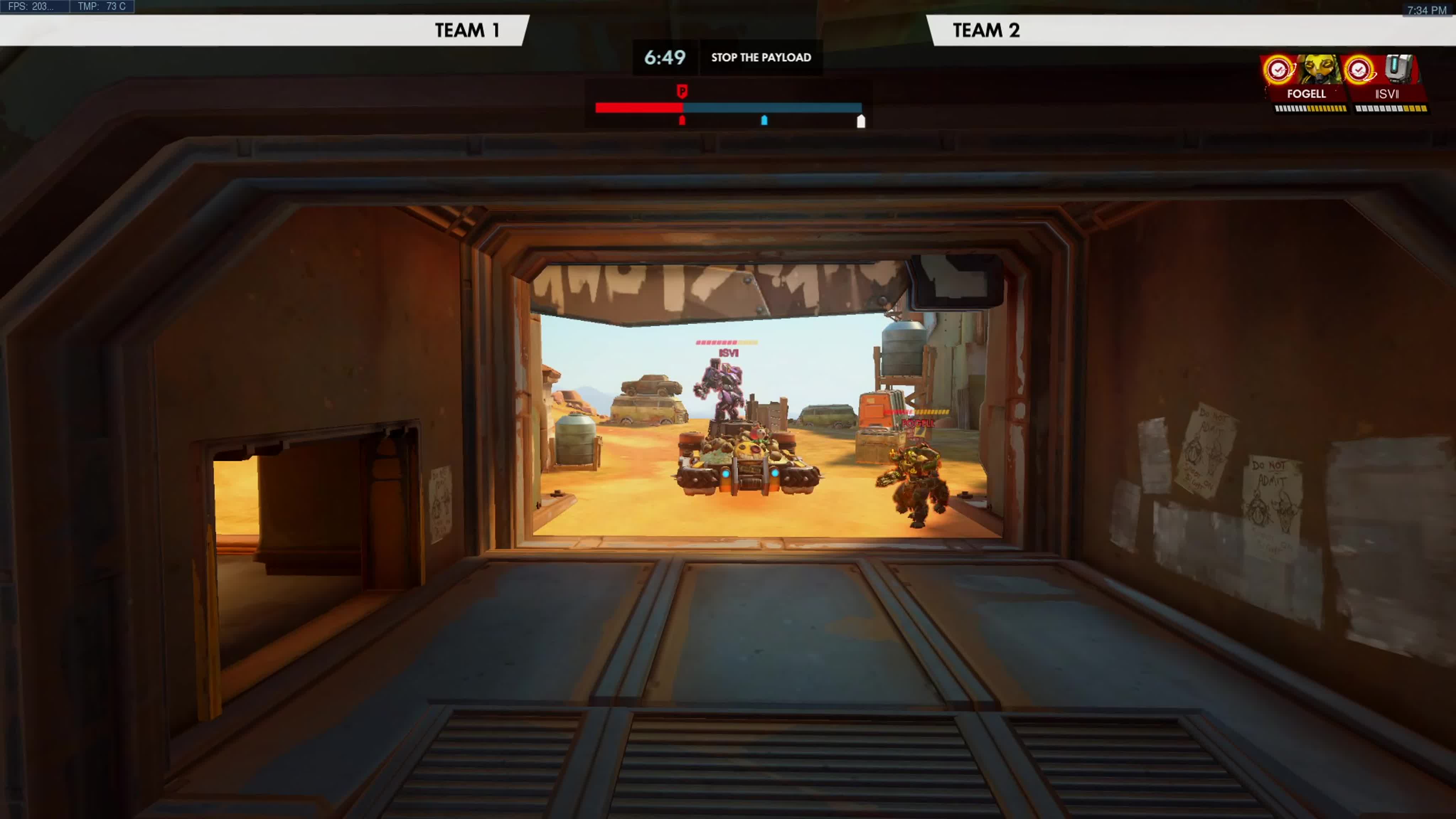
Task: Select the blue checkpoint marker on track
Action: pos(764,120)
